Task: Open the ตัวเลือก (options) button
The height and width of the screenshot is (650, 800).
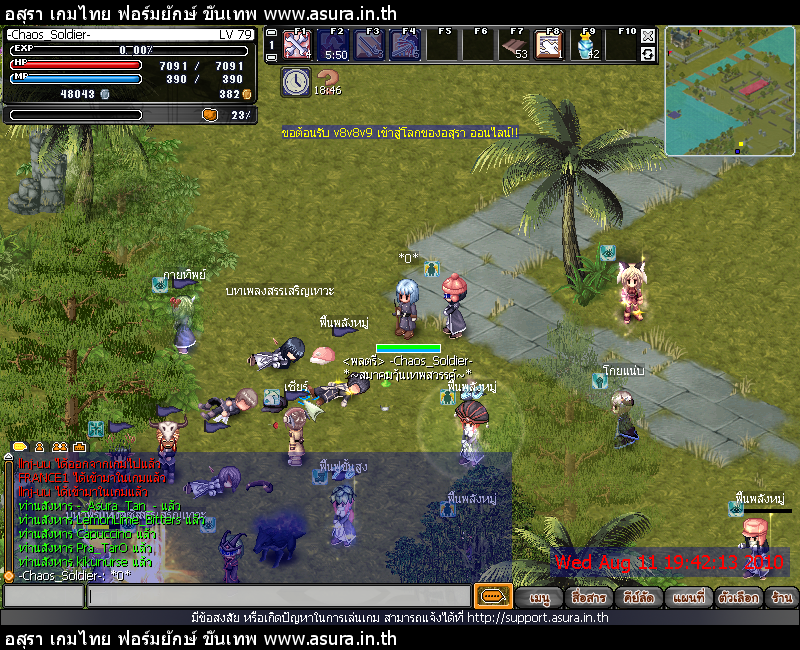Action: [x=739, y=598]
